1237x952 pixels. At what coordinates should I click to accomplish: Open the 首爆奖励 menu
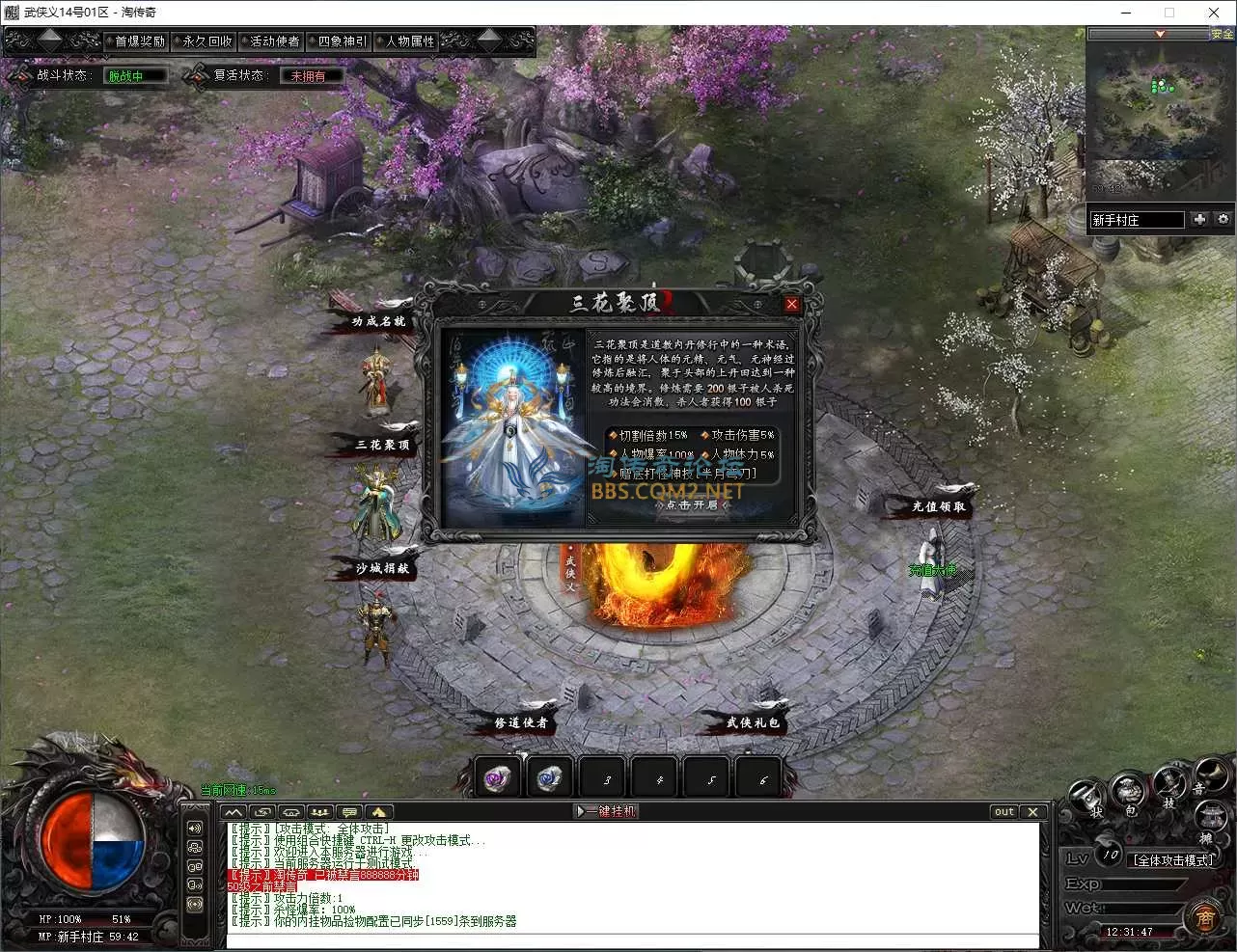140,41
